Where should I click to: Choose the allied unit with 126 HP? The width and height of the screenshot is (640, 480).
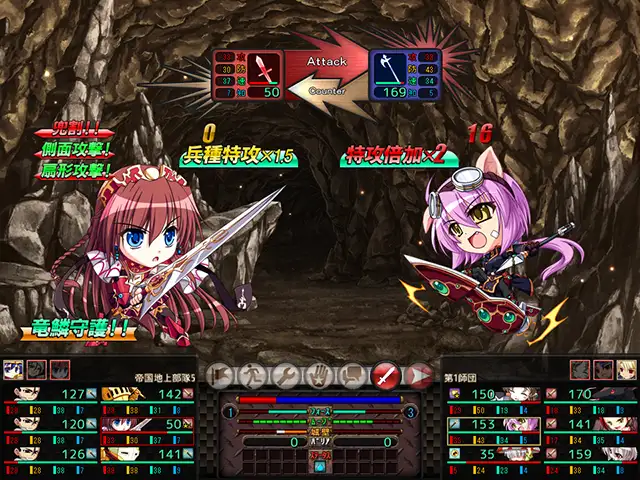coord(50,453)
